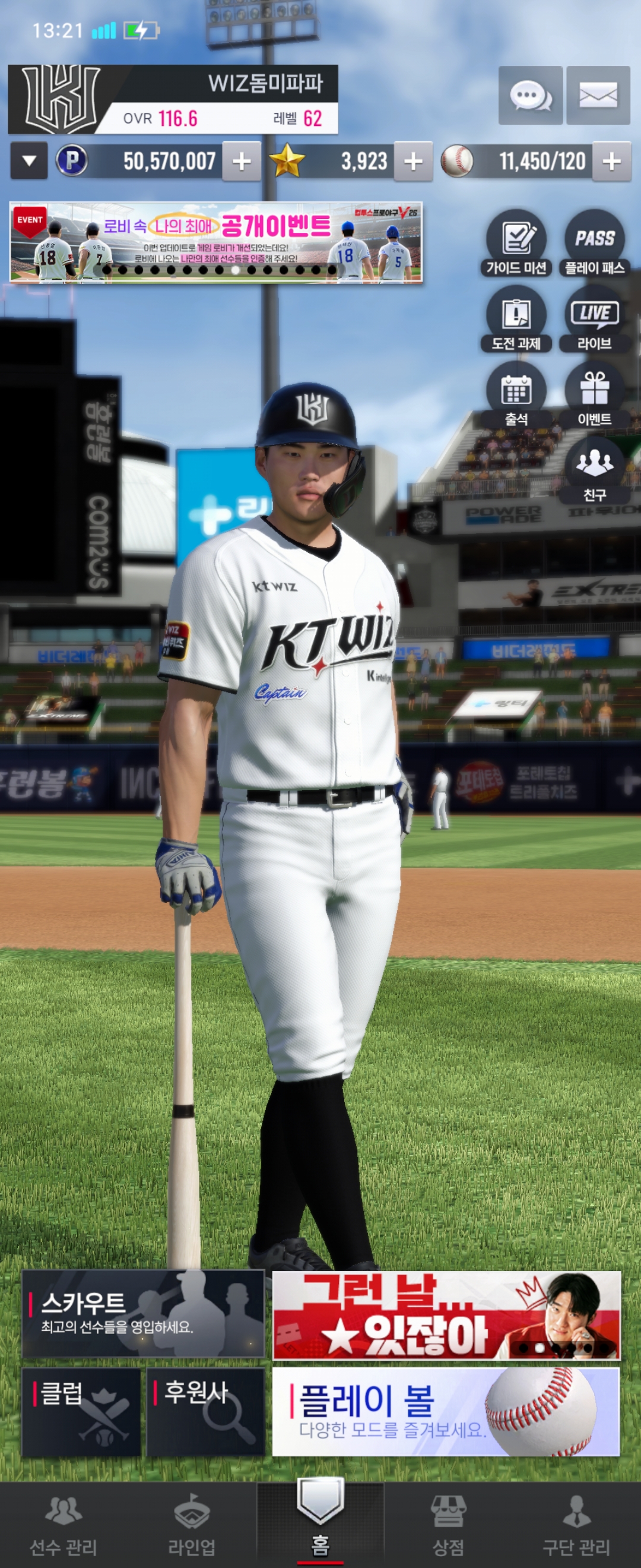641x1568 pixels.
Task: Start 플레이 볼 play ball modes
Action: click(x=446, y=1412)
